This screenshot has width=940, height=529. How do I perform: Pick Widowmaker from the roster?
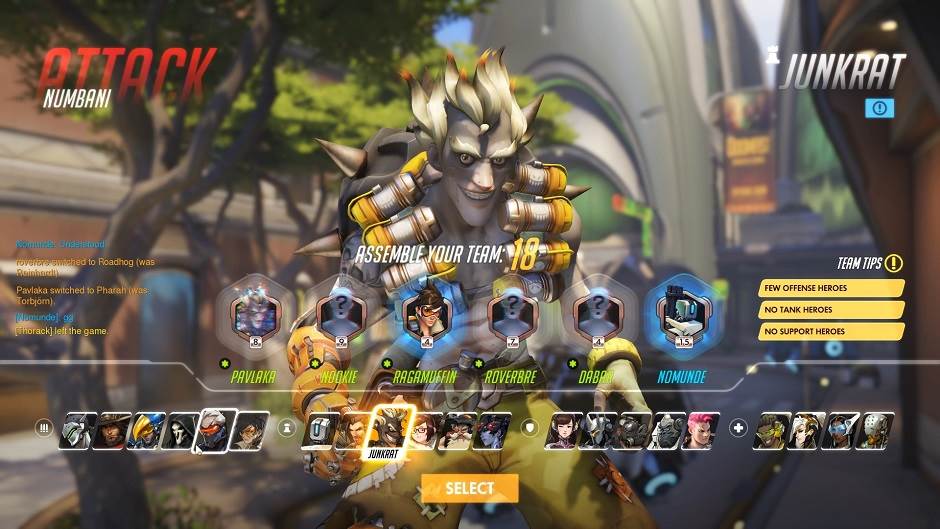494,430
